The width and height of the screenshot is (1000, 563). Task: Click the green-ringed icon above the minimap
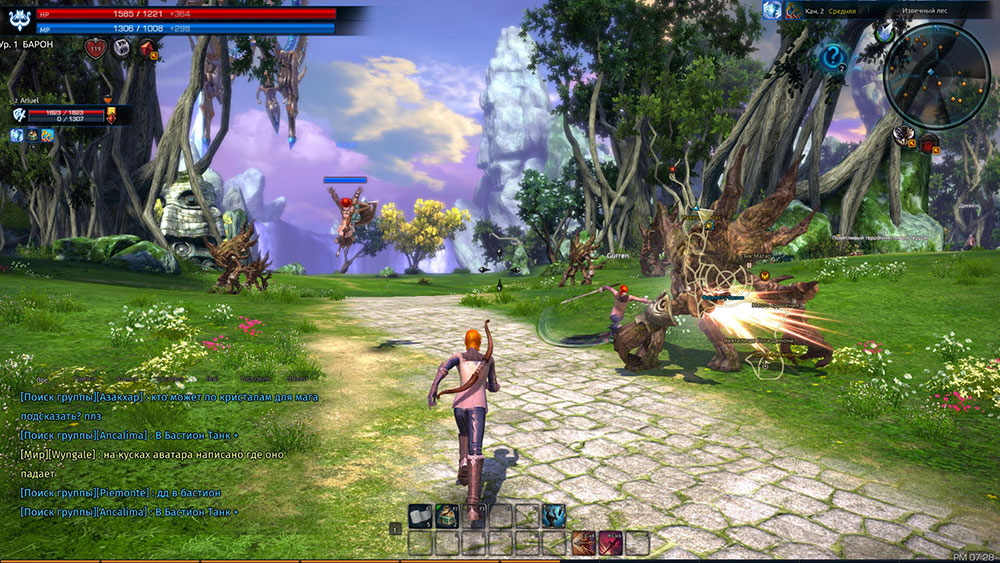885,32
